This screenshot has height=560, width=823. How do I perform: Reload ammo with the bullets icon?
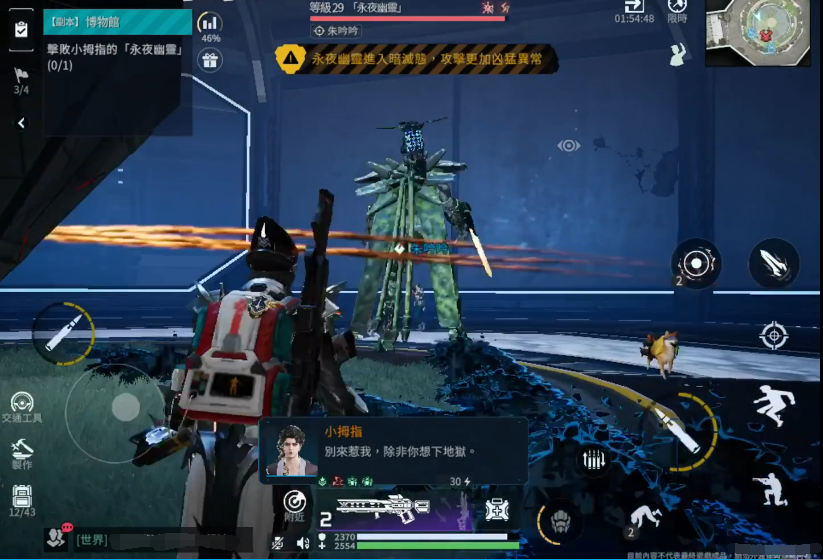(594, 461)
